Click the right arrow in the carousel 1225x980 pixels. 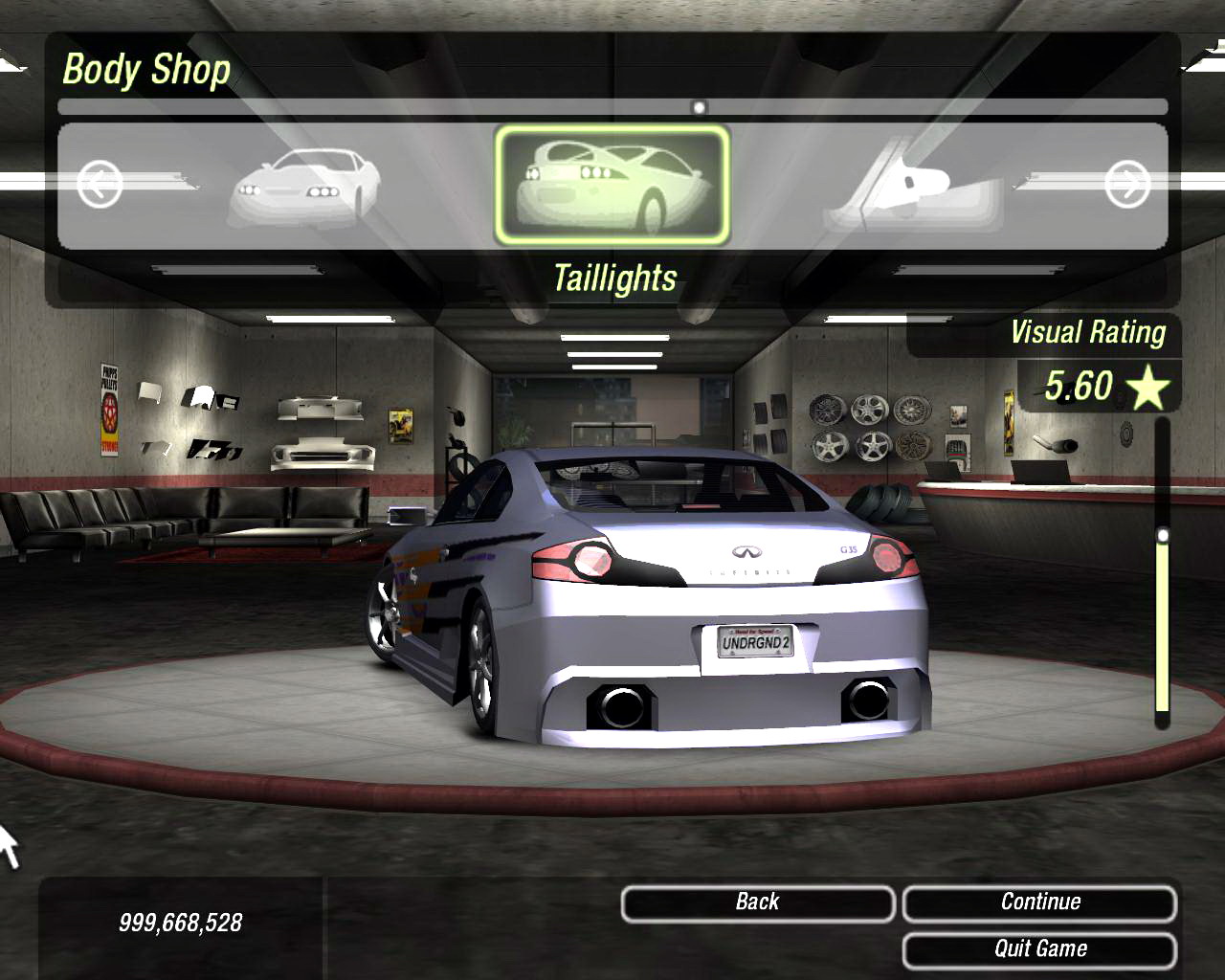(1126, 184)
